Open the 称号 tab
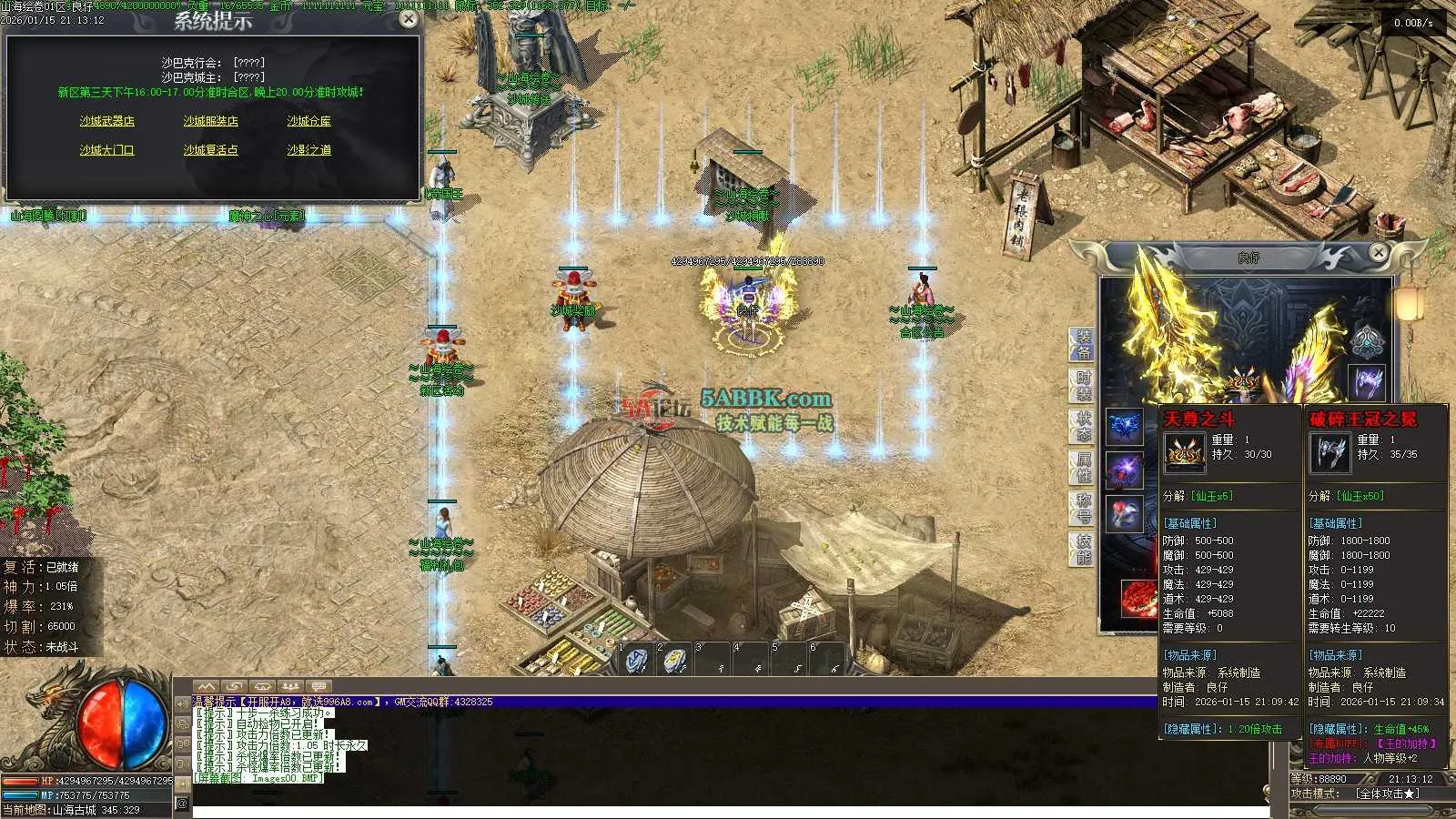 click(x=1083, y=508)
